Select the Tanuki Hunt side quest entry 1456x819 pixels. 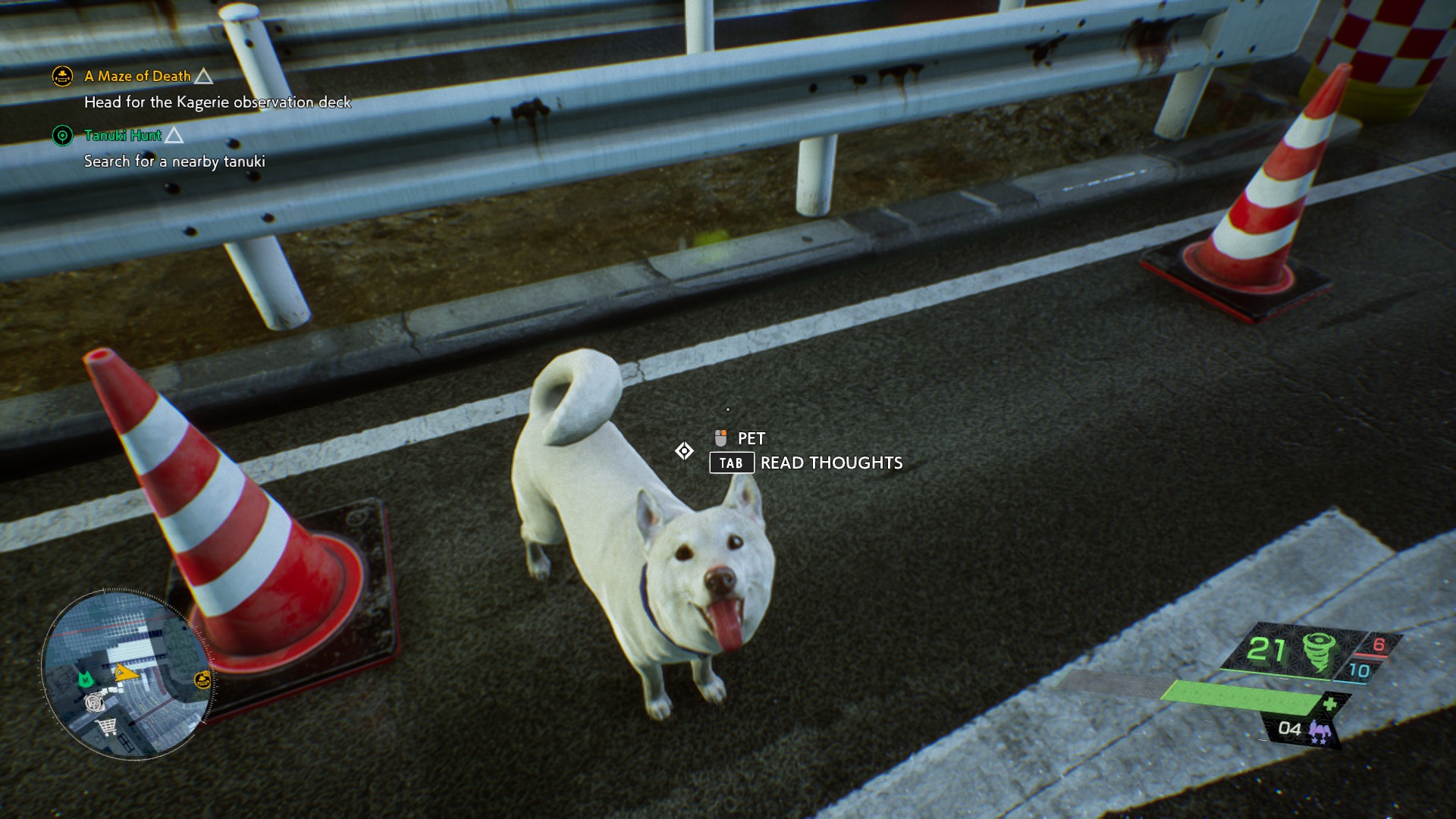coord(123,135)
